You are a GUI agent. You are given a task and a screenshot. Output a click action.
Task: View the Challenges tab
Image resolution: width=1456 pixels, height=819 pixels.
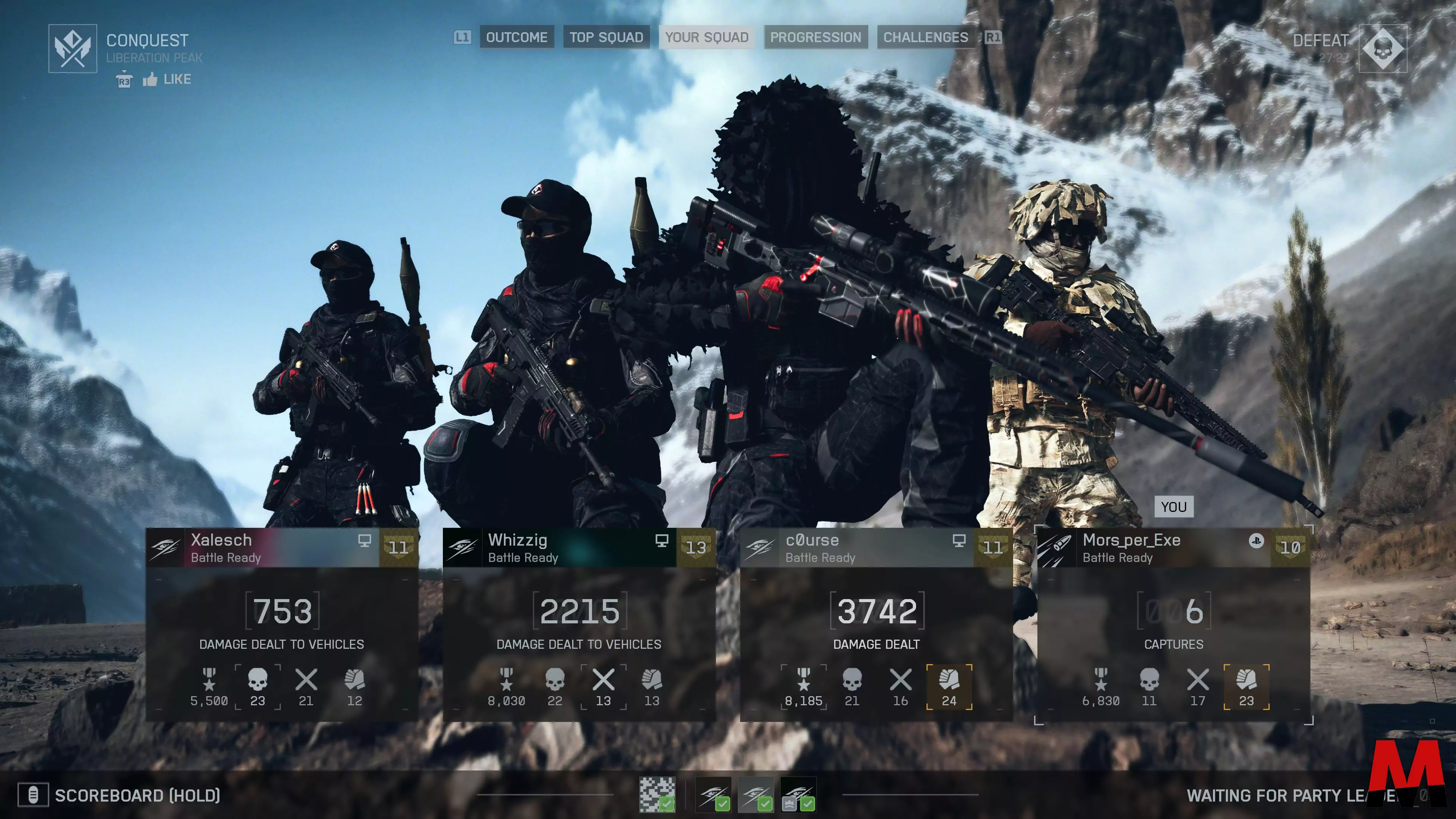(x=925, y=37)
